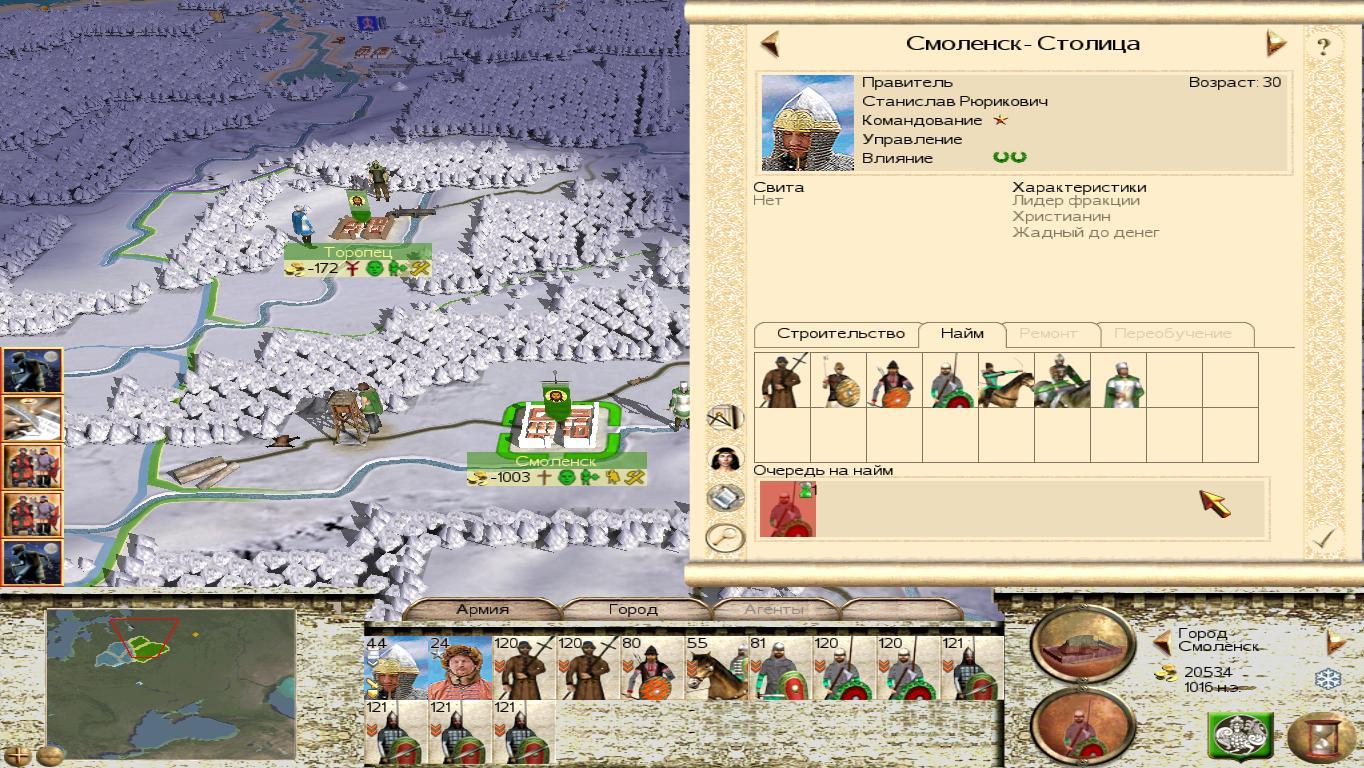Open help with the question mark button

click(x=1323, y=46)
